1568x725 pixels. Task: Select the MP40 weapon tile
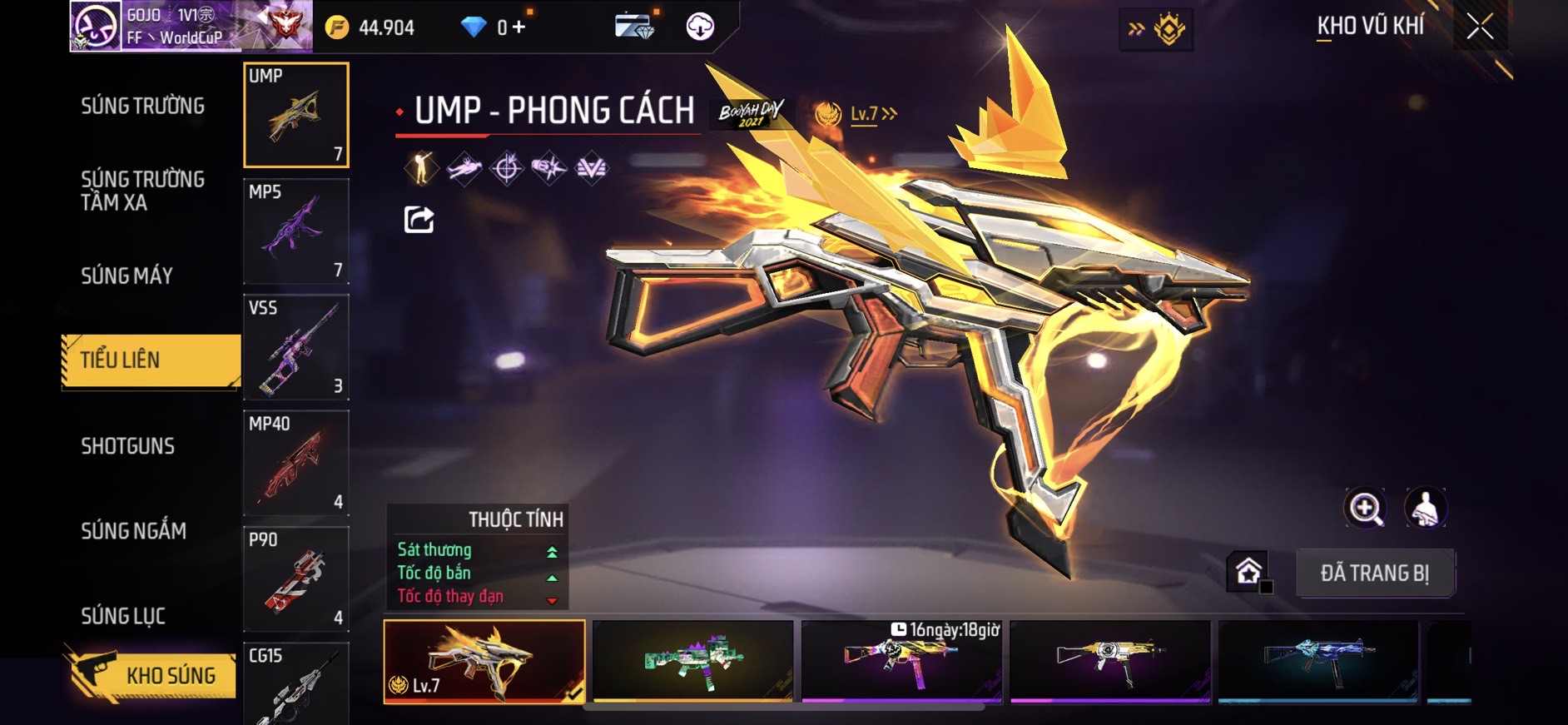[x=295, y=463]
